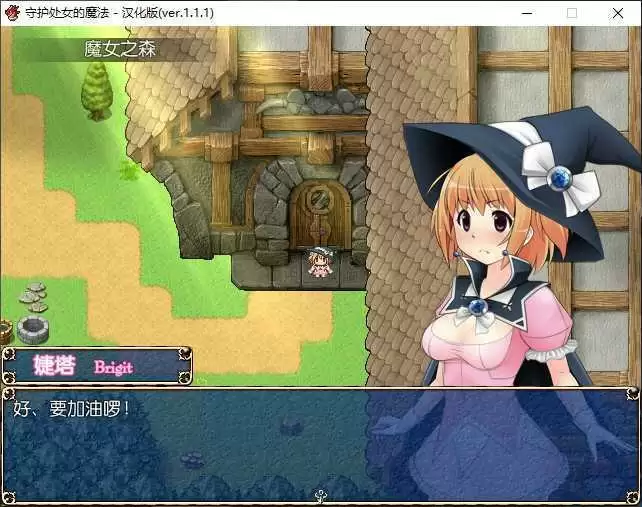Click the dialogue continue arrow indicator

coord(320,494)
